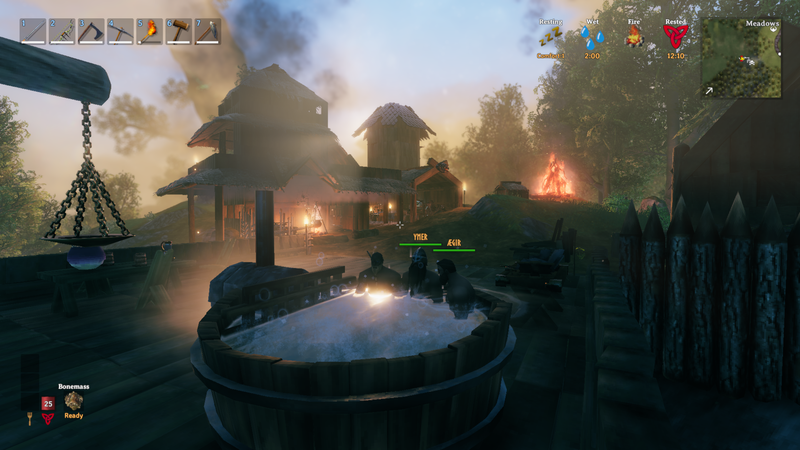Choose the axe in hotbar slot 3

[92, 31]
